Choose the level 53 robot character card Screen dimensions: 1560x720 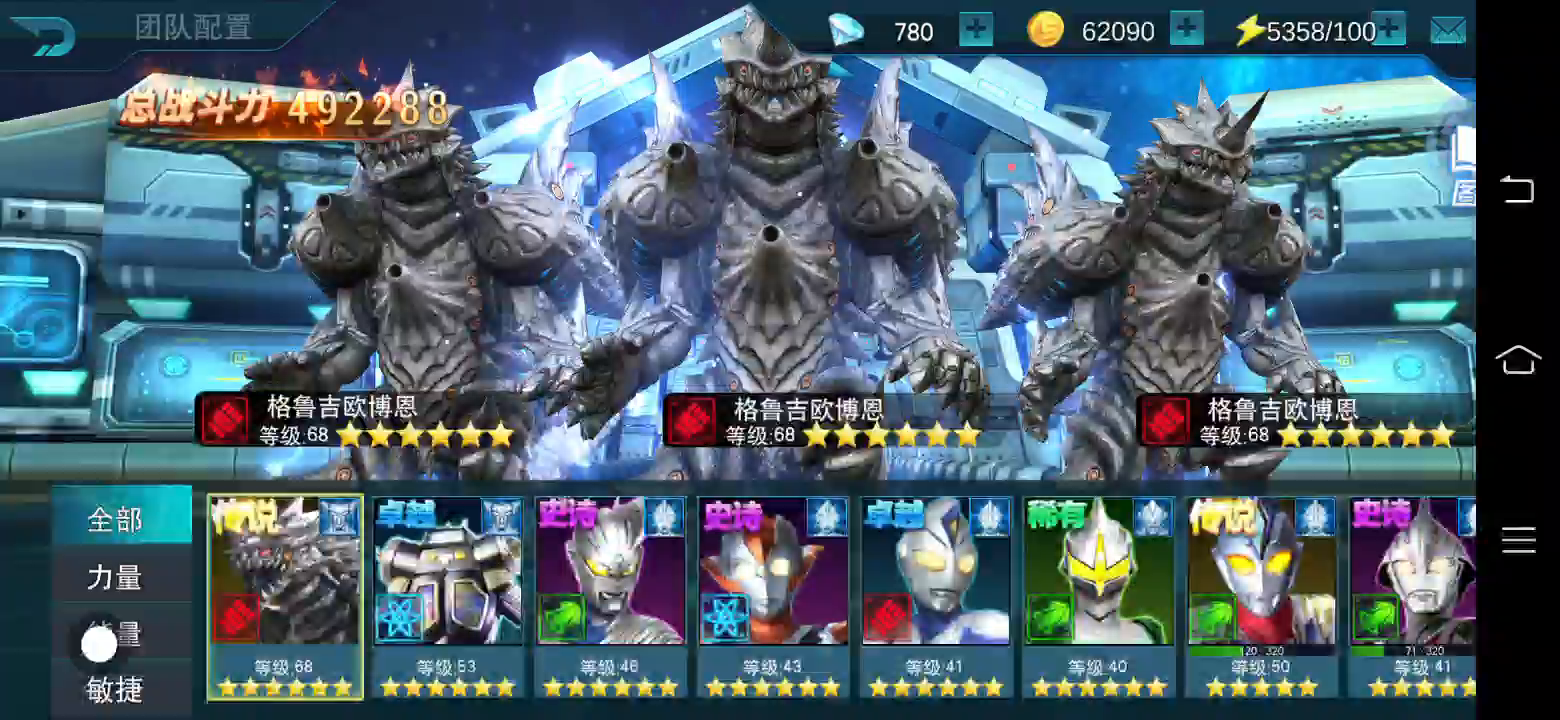[x=447, y=596]
